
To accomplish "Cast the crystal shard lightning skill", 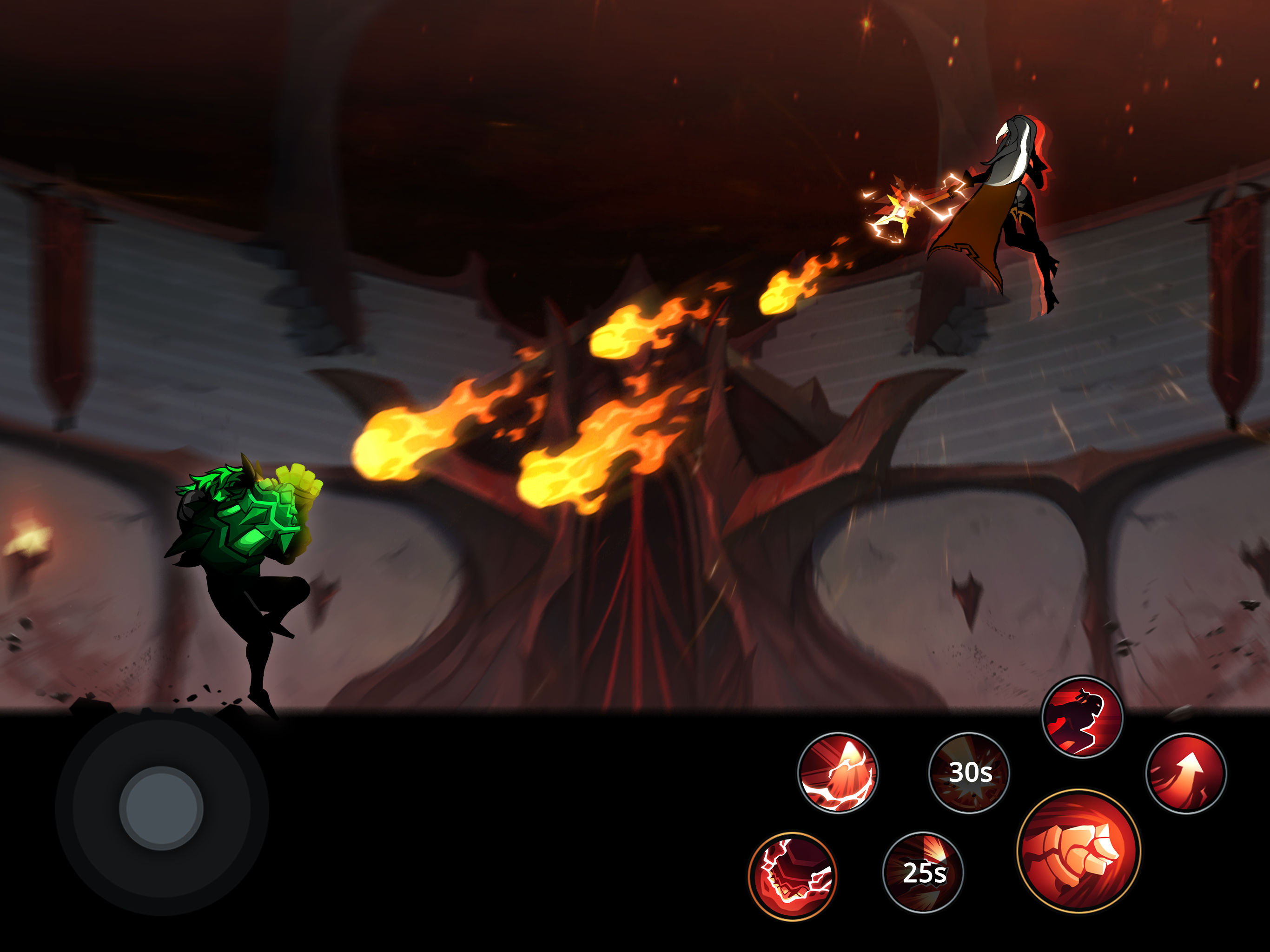I will point(838,773).
